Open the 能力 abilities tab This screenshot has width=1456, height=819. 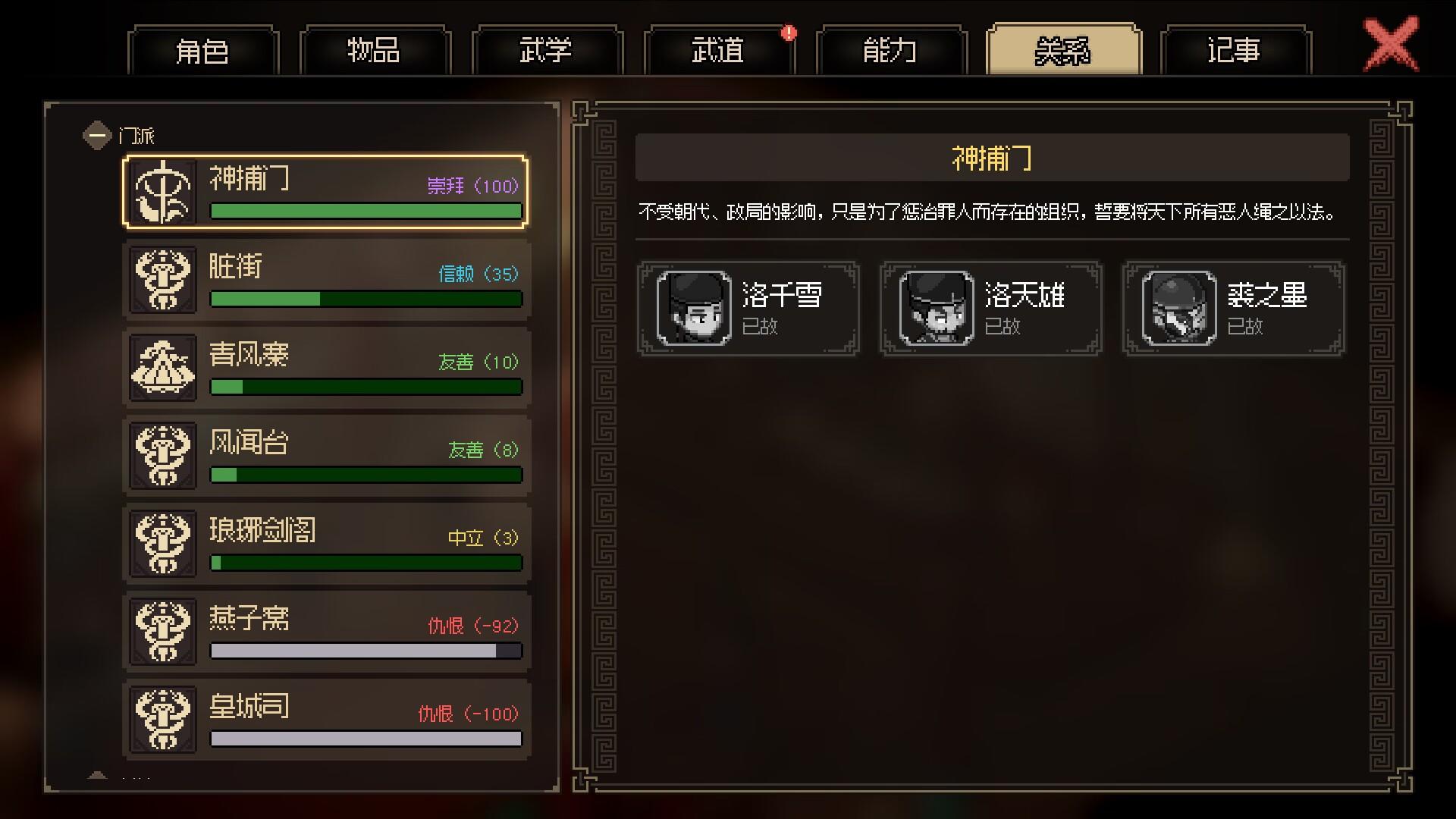[x=890, y=52]
